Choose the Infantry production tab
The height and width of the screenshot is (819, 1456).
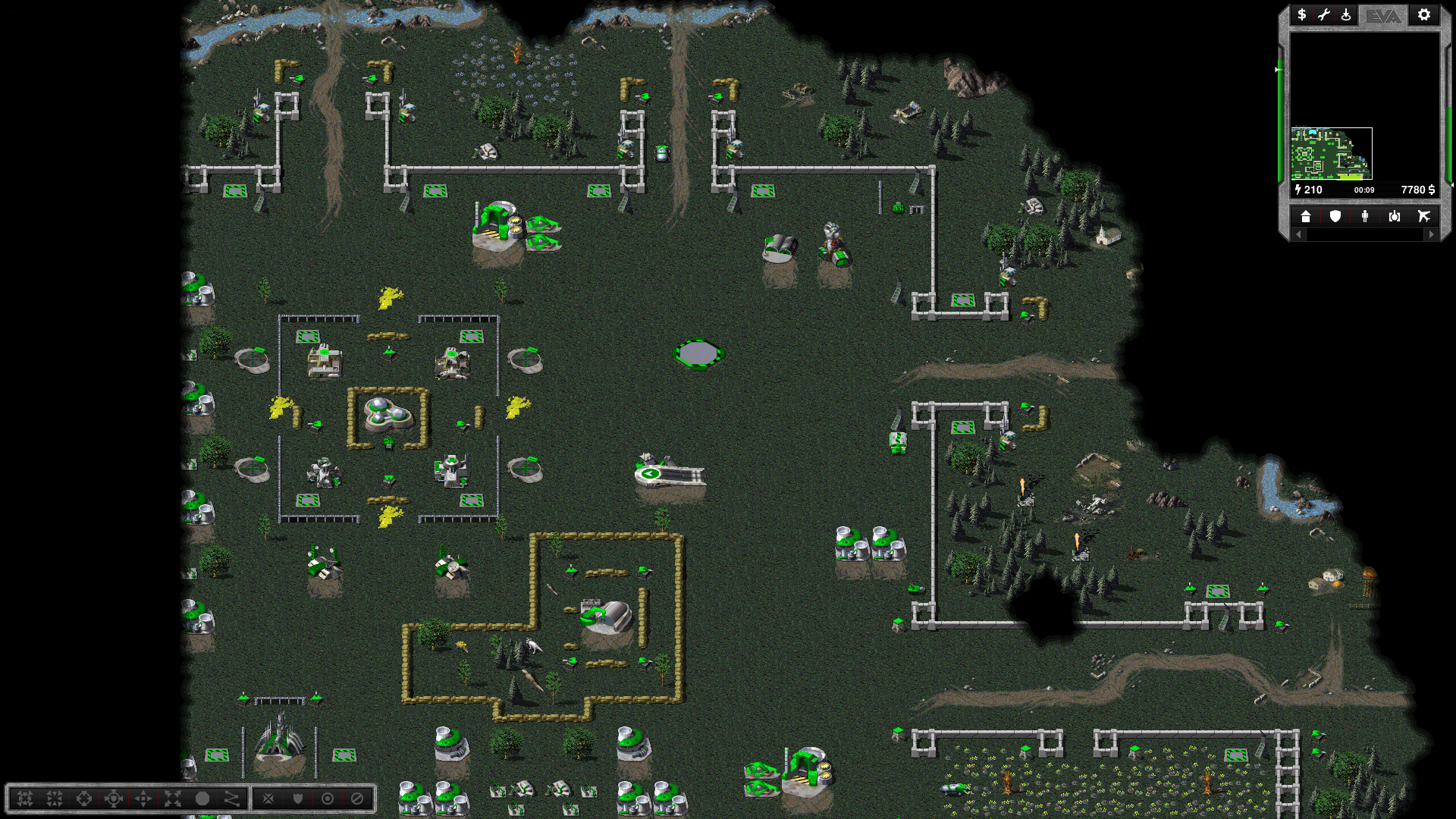(x=1365, y=217)
